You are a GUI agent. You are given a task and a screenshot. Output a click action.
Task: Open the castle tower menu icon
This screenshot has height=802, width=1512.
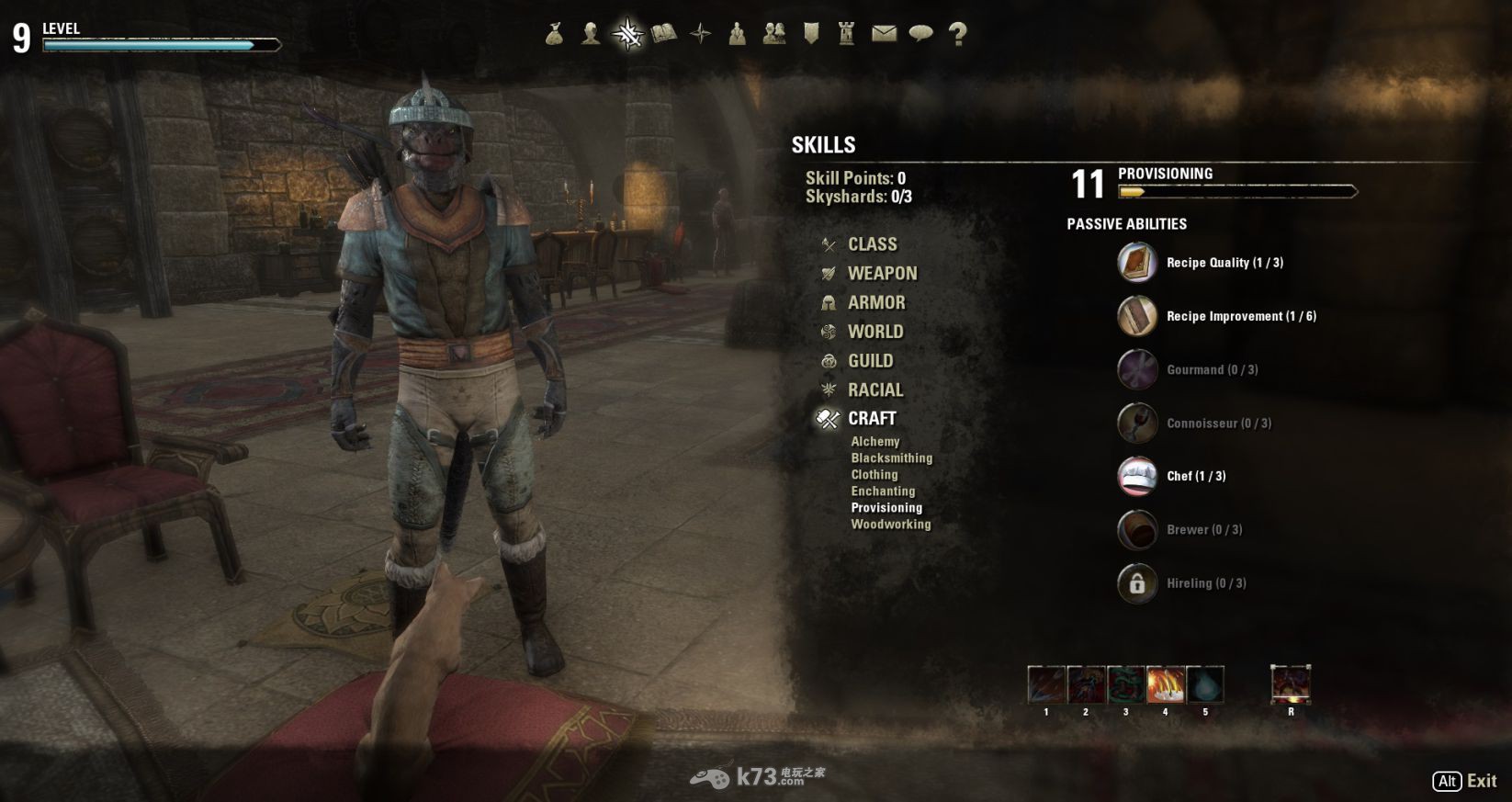point(847,35)
